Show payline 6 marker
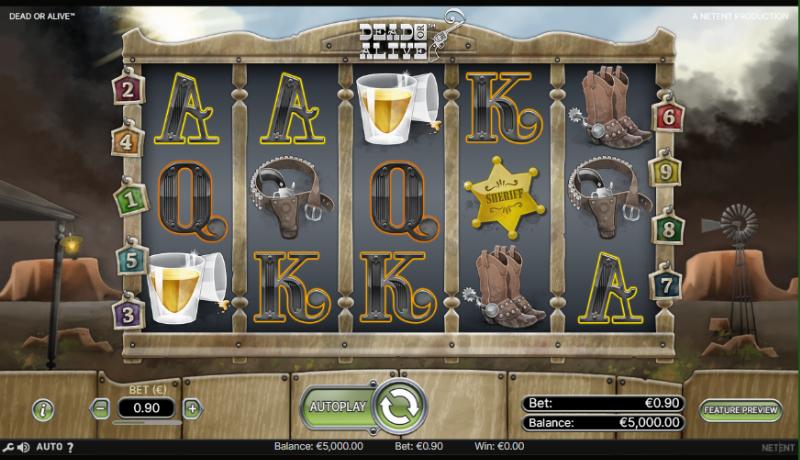Screen dimensions: 800x460 [668, 117]
